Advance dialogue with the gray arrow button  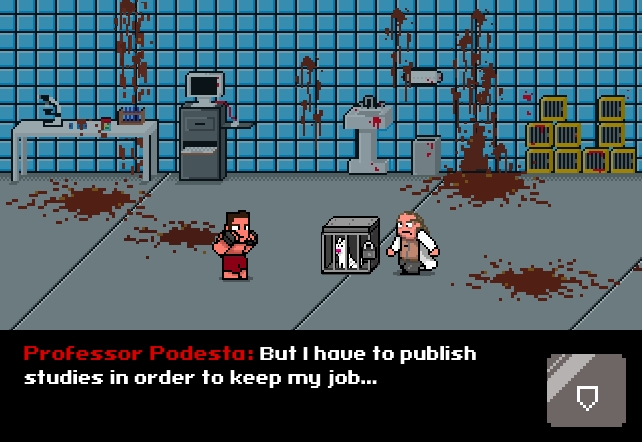(x=586, y=390)
